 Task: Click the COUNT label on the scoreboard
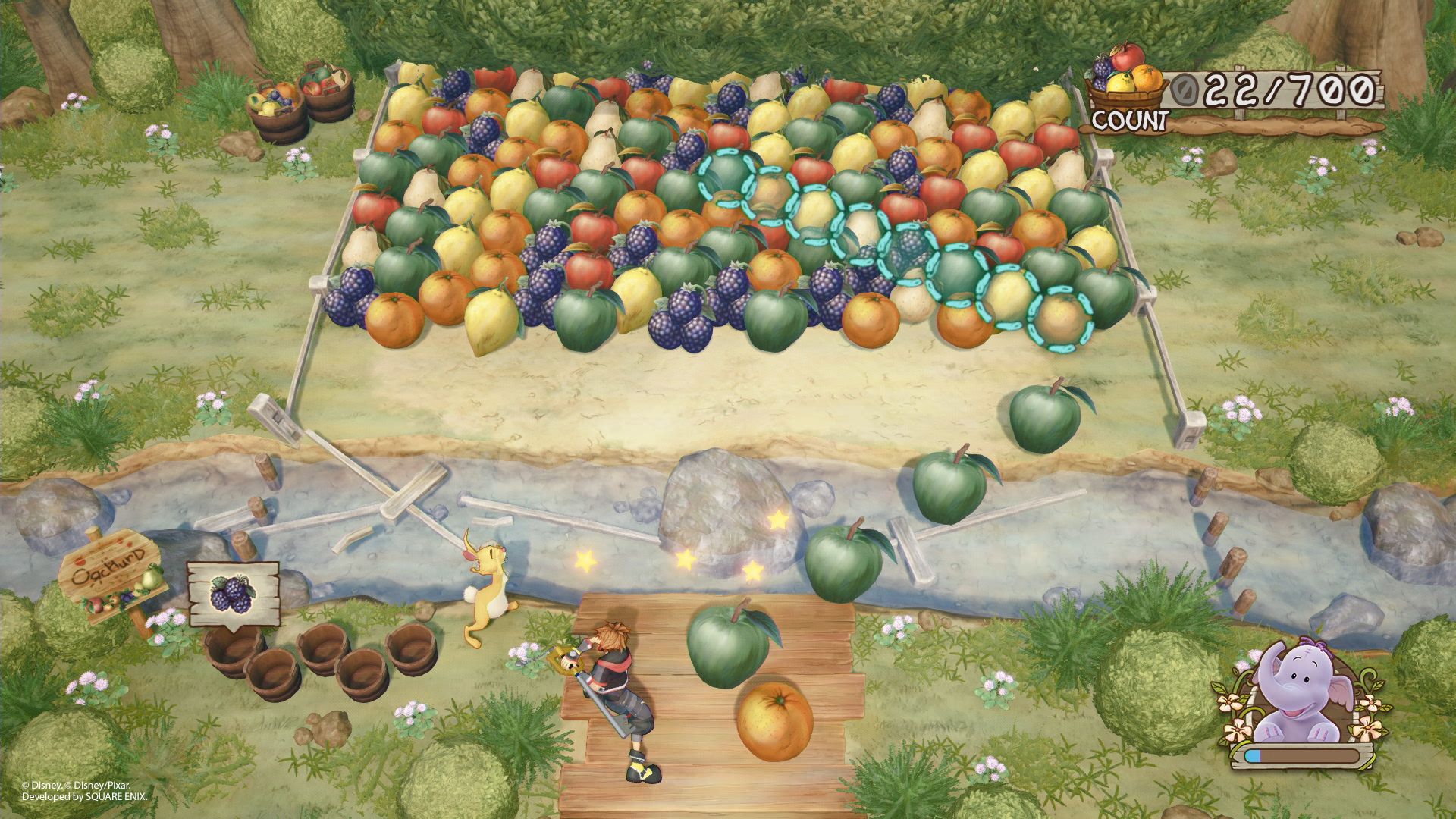click(x=1130, y=119)
